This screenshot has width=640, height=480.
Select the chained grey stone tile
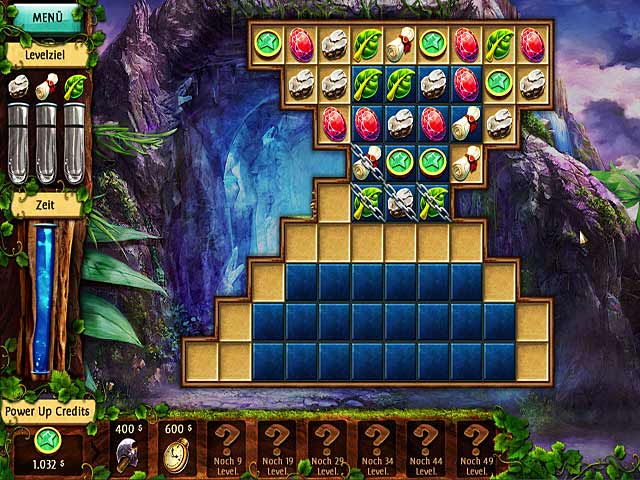coord(400,200)
